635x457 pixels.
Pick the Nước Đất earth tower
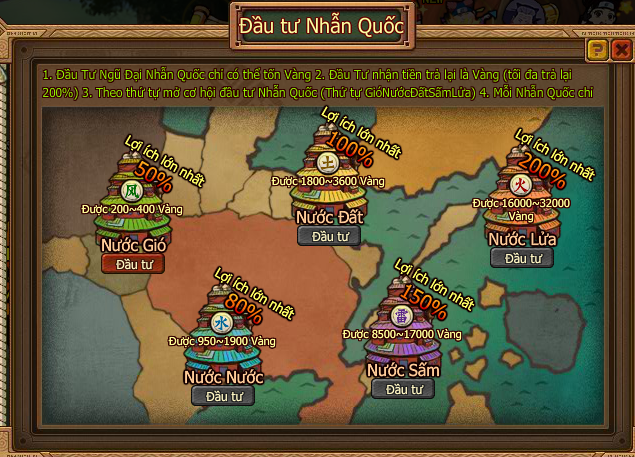pyautogui.click(x=327, y=167)
